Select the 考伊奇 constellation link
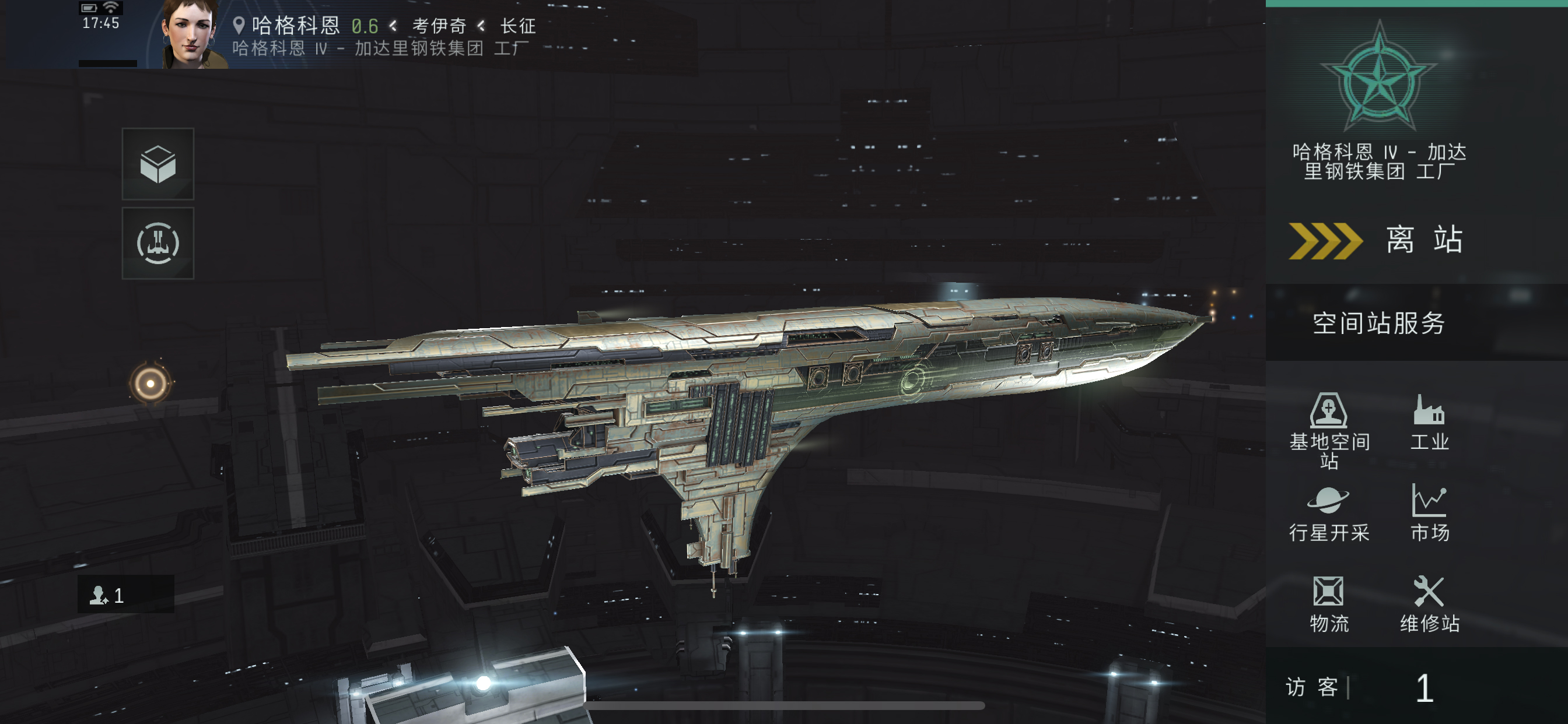The width and height of the screenshot is (1568, 724). [x=439, y=26]
